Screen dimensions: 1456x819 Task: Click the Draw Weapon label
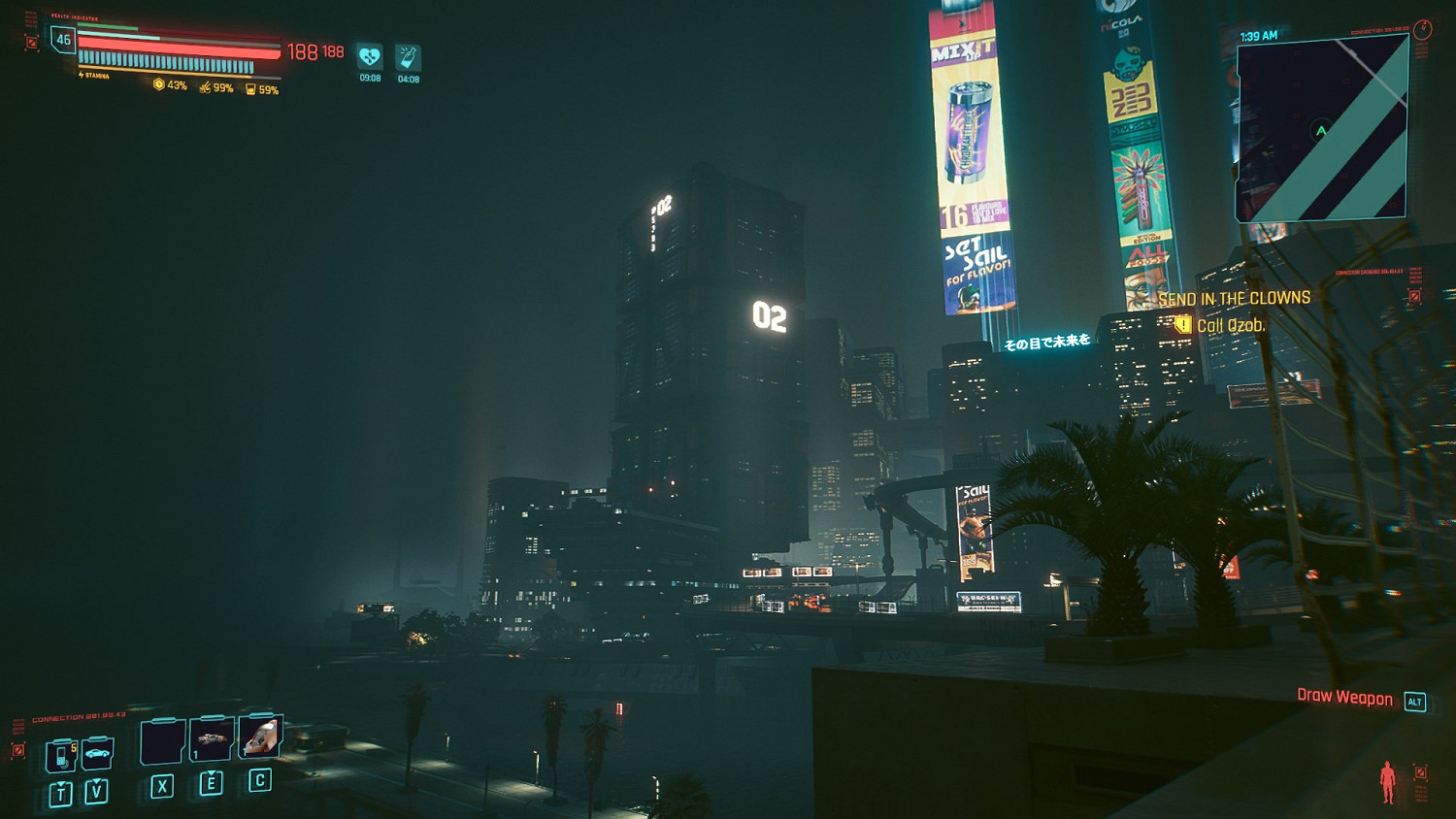pyautogui.click(x=1344, y=696)
